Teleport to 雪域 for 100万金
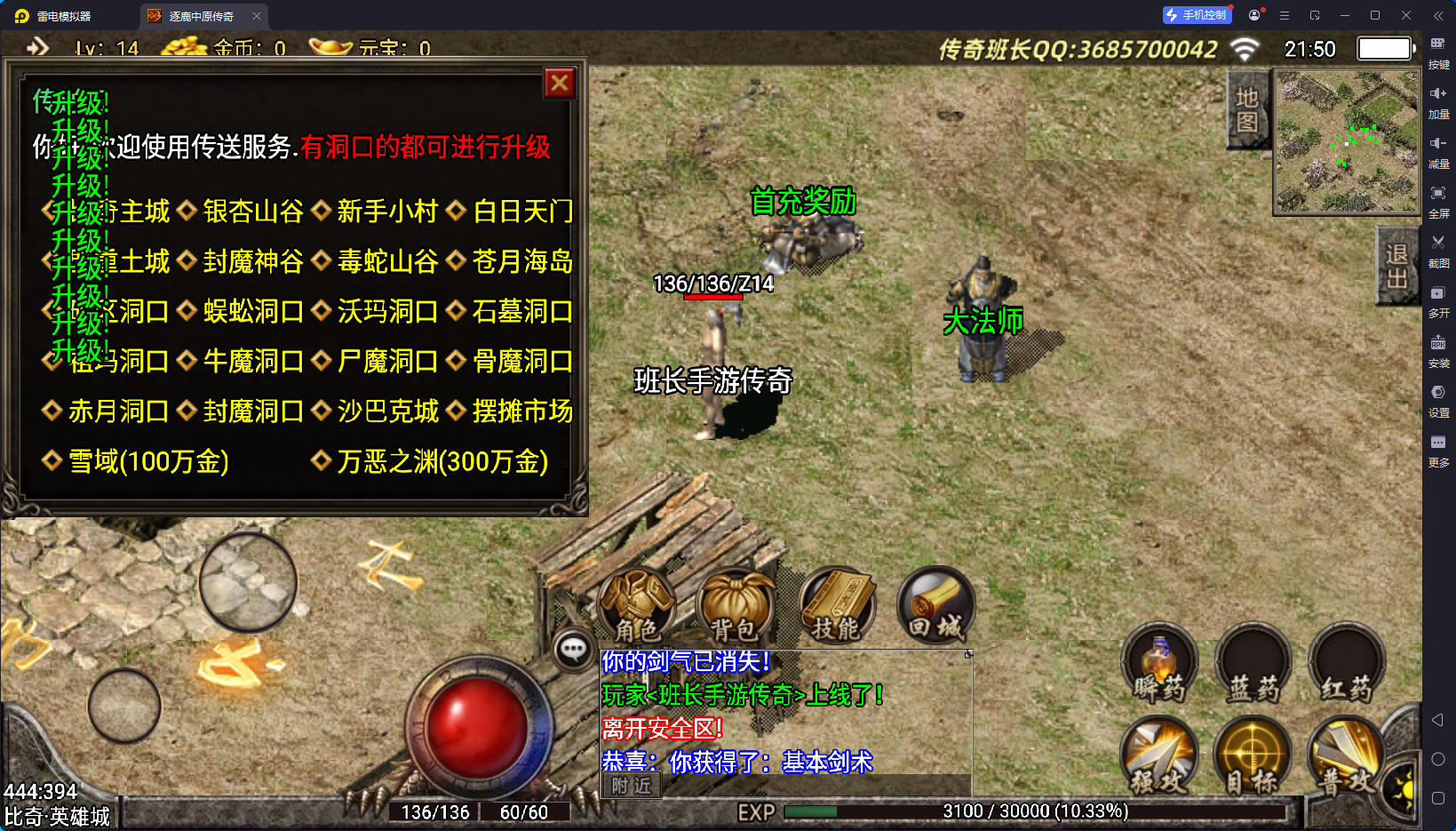 (x=147, y=461)
